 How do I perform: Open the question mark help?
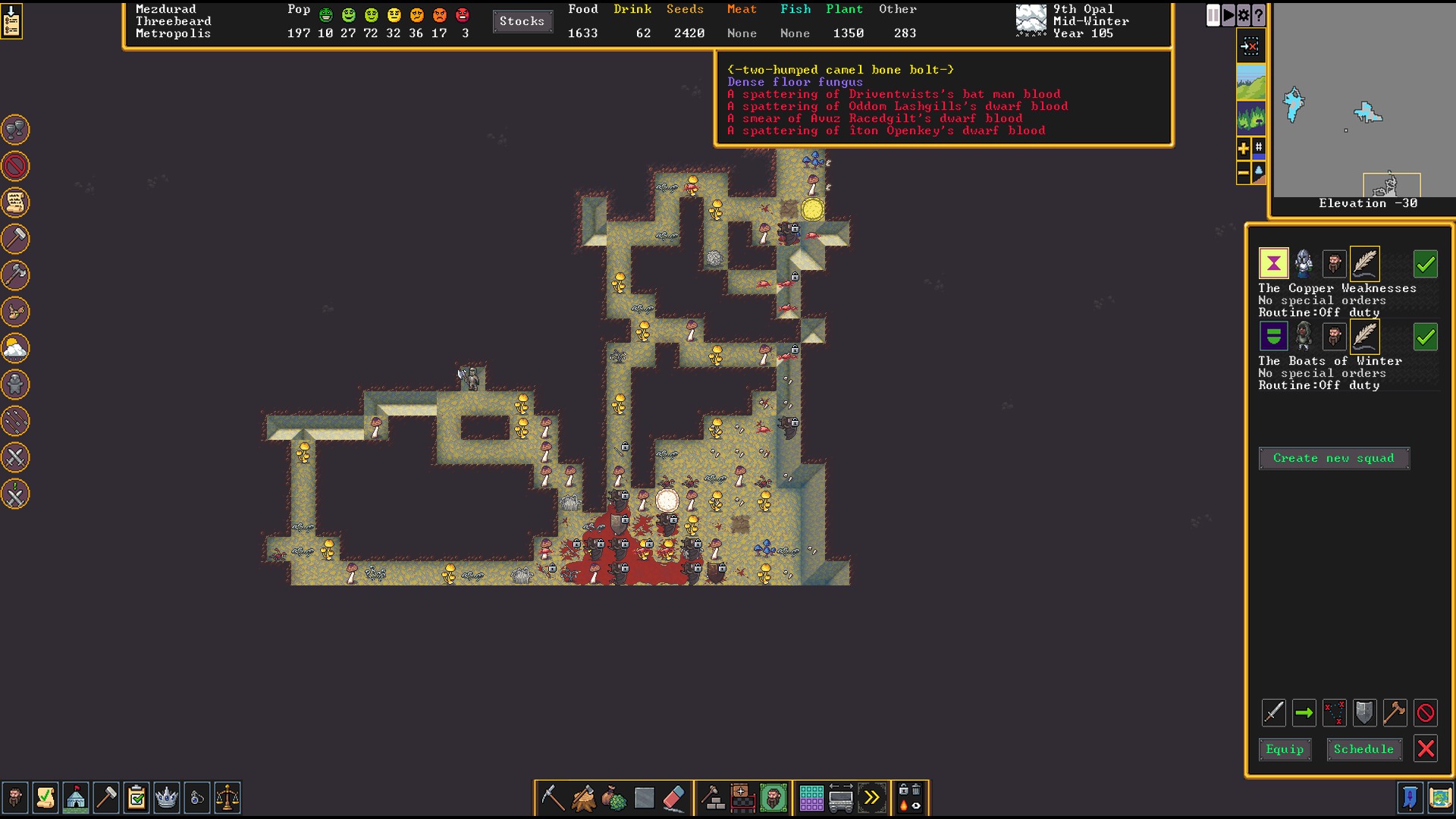1259,15
